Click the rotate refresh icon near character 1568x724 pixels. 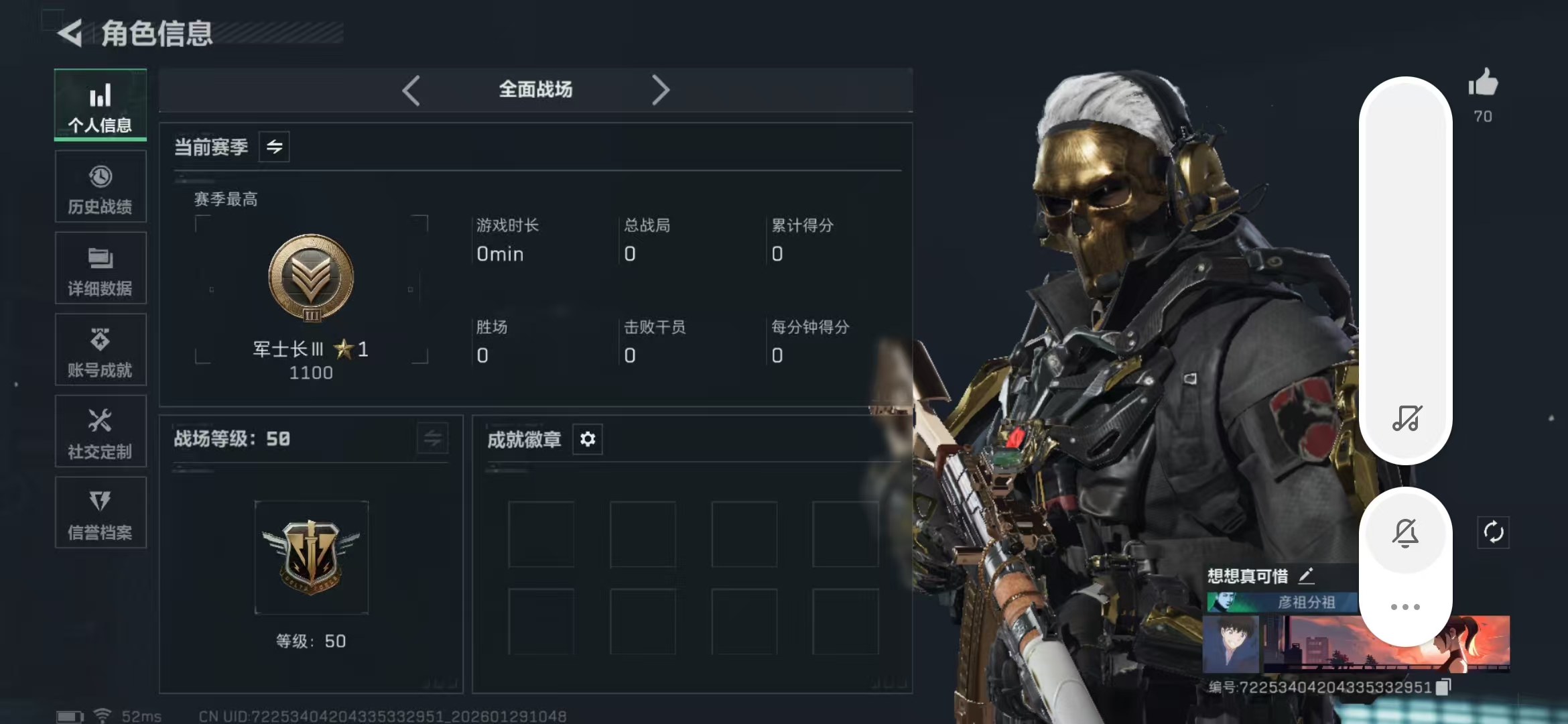1493,533
